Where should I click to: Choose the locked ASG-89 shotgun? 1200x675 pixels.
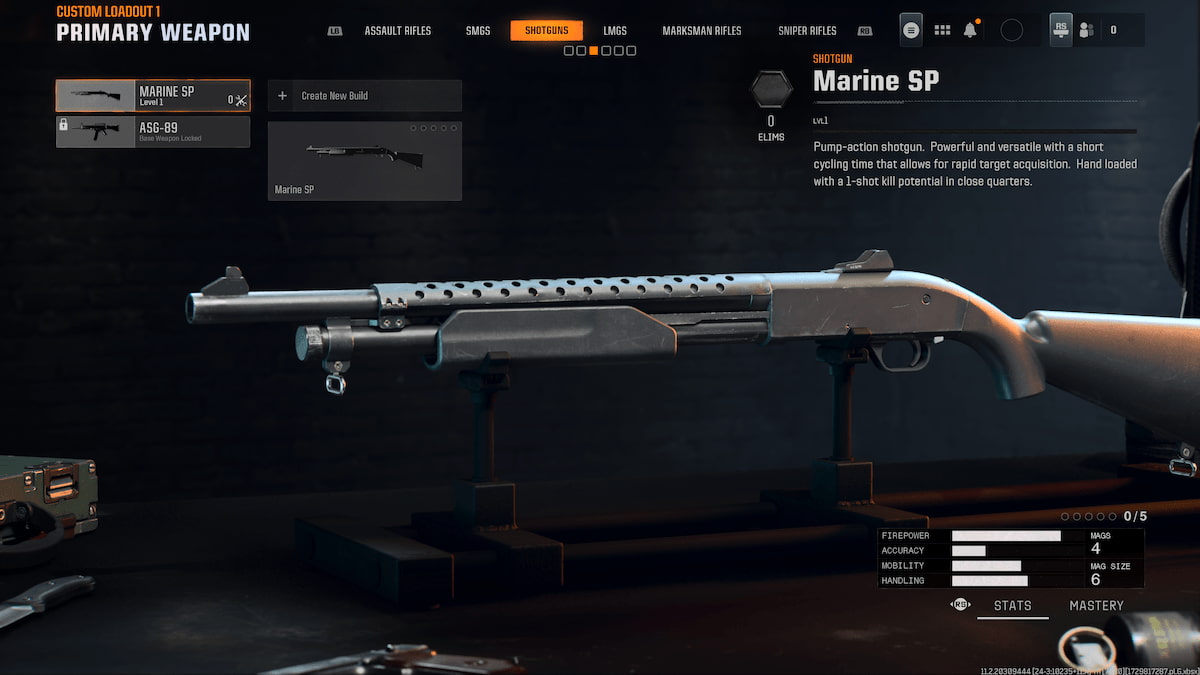(x=153, y=132)
